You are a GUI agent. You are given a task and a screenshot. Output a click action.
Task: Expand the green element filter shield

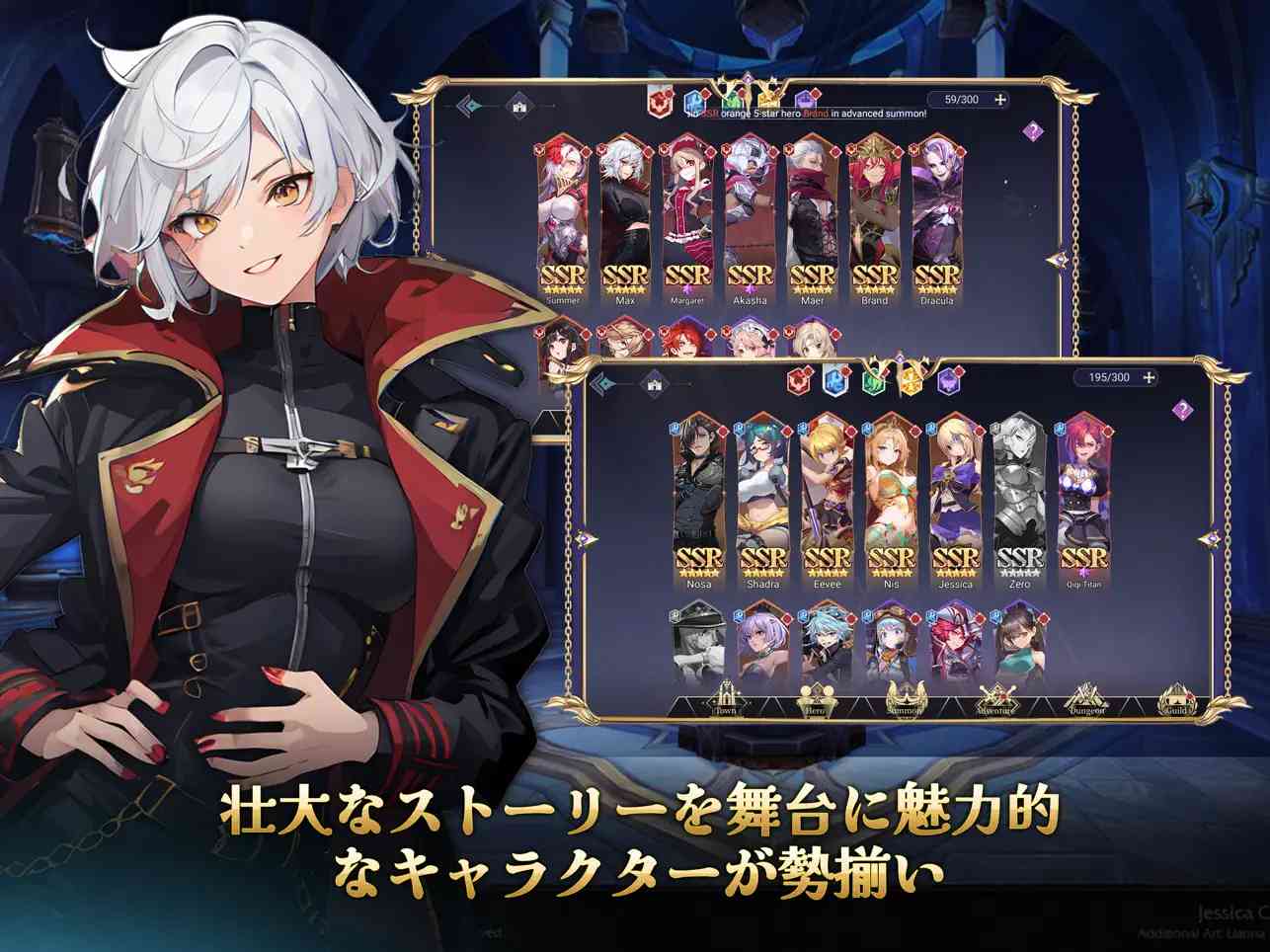coord(875,378)
